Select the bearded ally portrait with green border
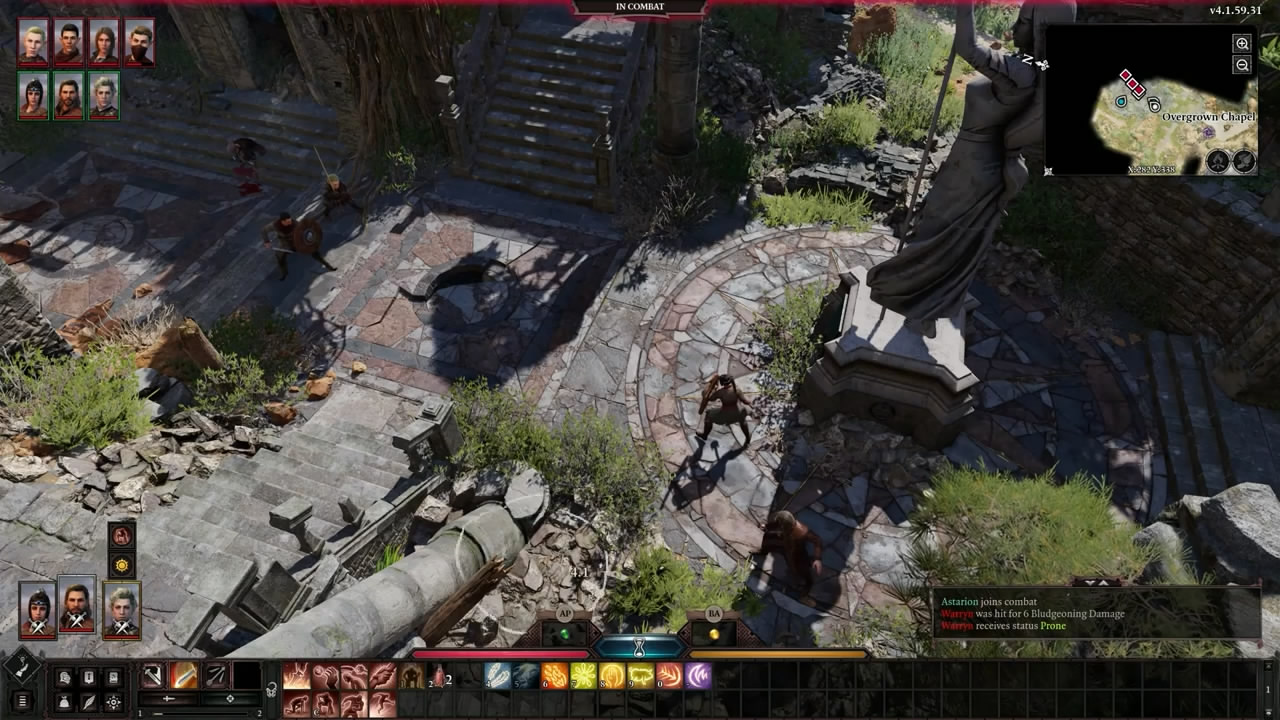This screenshot has width=1280, height=720. pos(68,96)
